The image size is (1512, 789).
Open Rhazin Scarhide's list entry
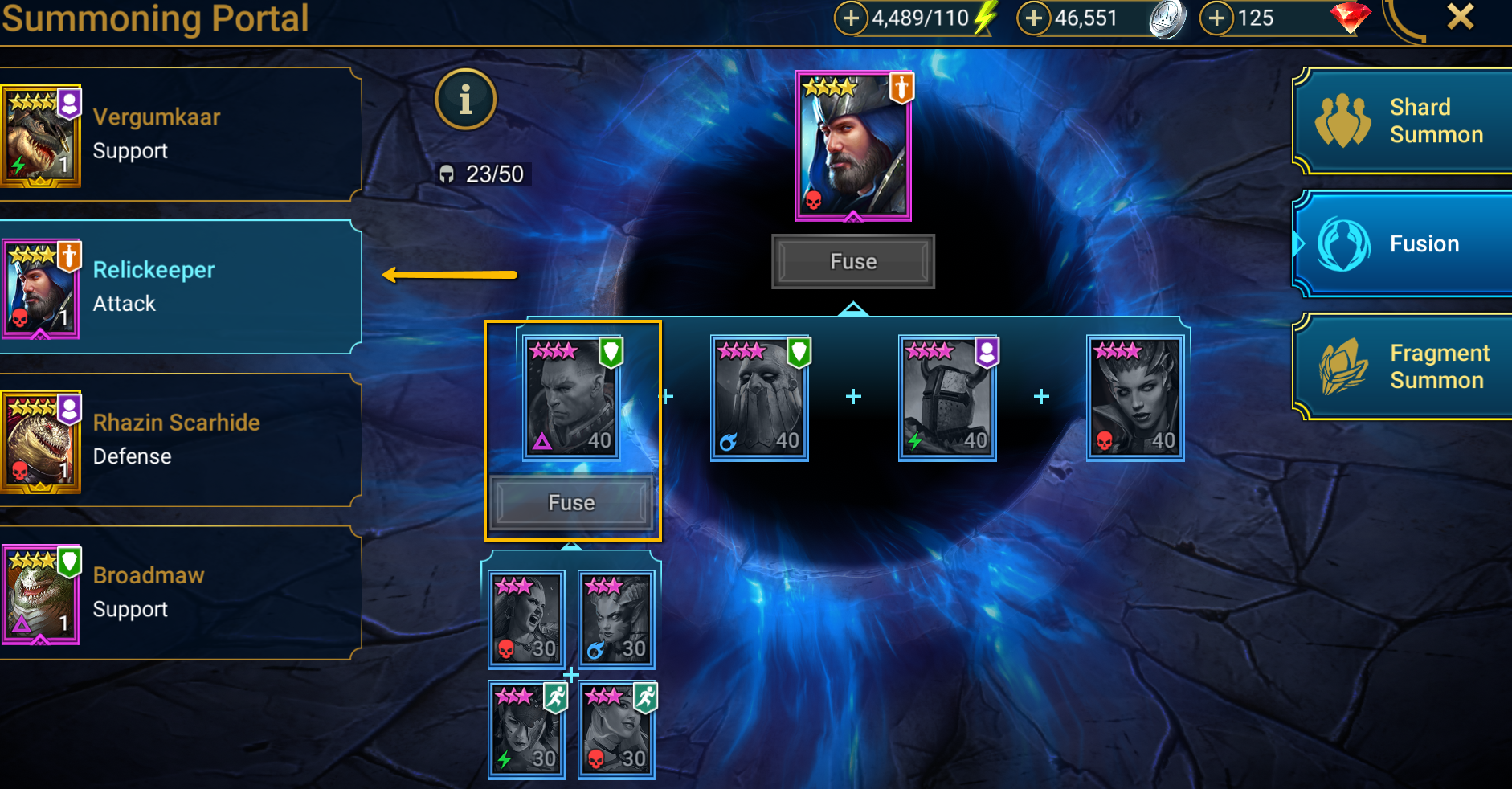[x=178, y=439]
